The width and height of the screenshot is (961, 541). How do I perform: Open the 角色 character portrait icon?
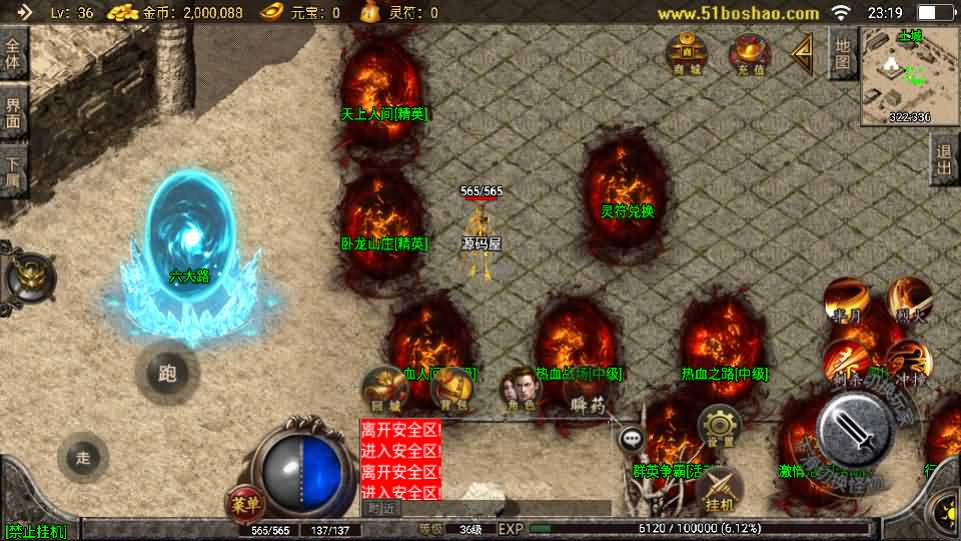[520, 388]
